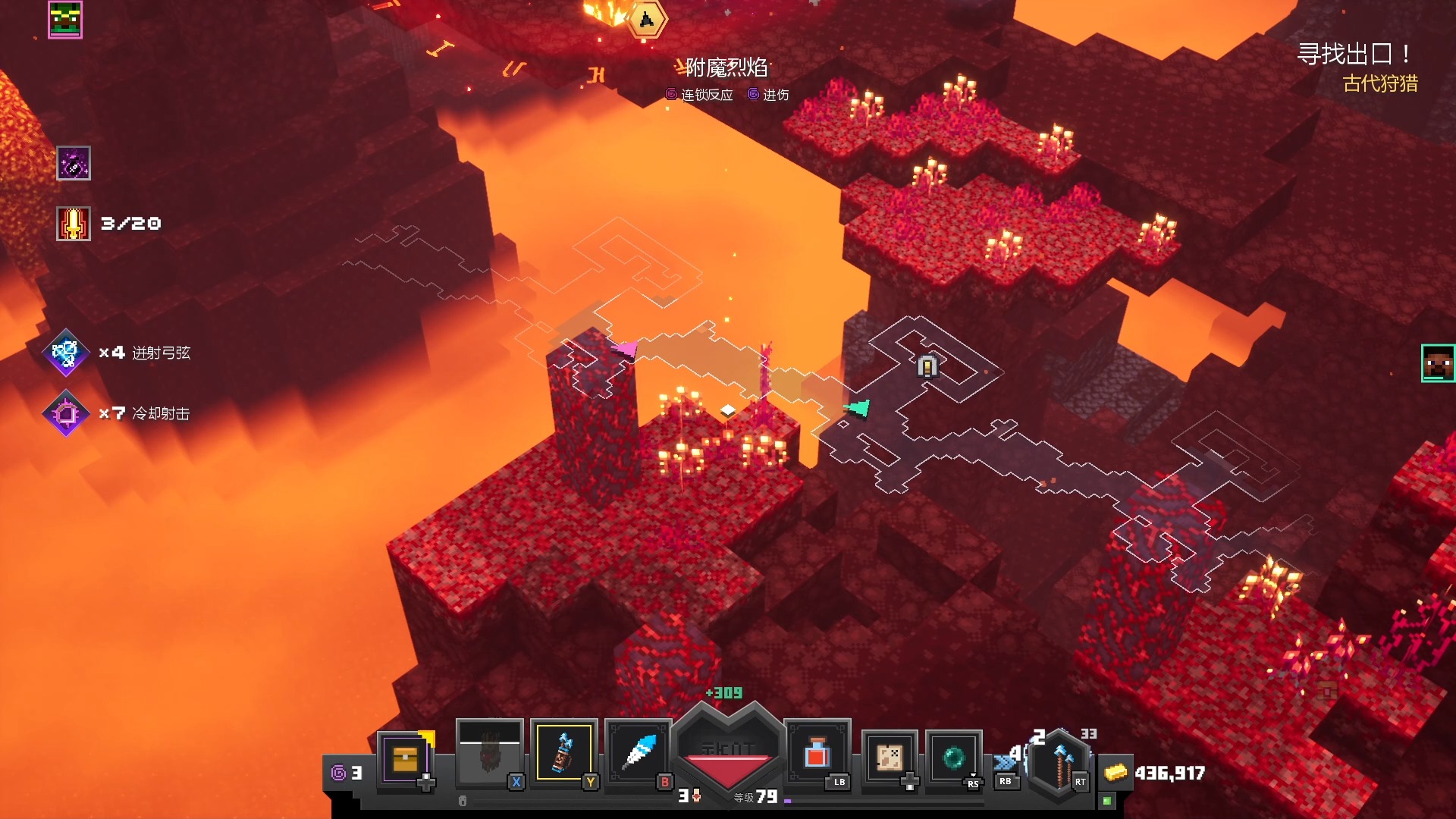Activate the blue quiver artifact
Viewport: 1456px width, 819px height.
[x=563, y=753]
